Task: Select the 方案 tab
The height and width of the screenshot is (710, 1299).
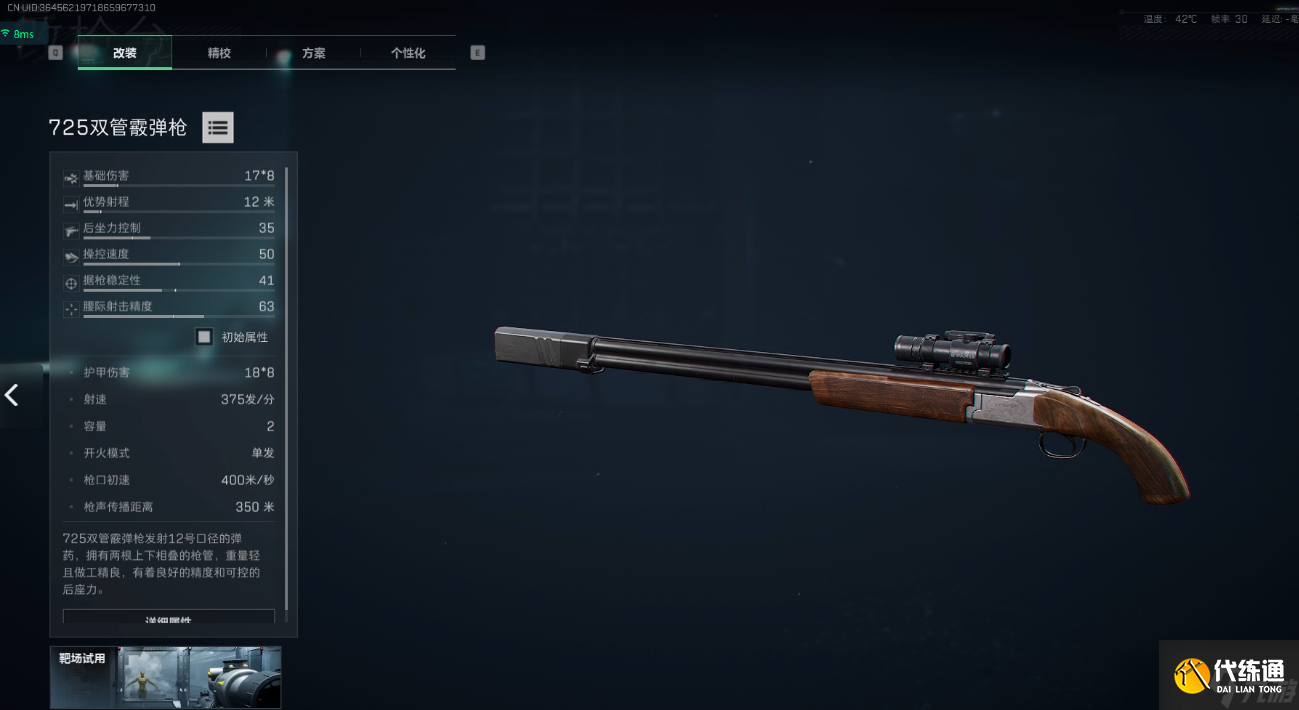Action: pos(314,53)
